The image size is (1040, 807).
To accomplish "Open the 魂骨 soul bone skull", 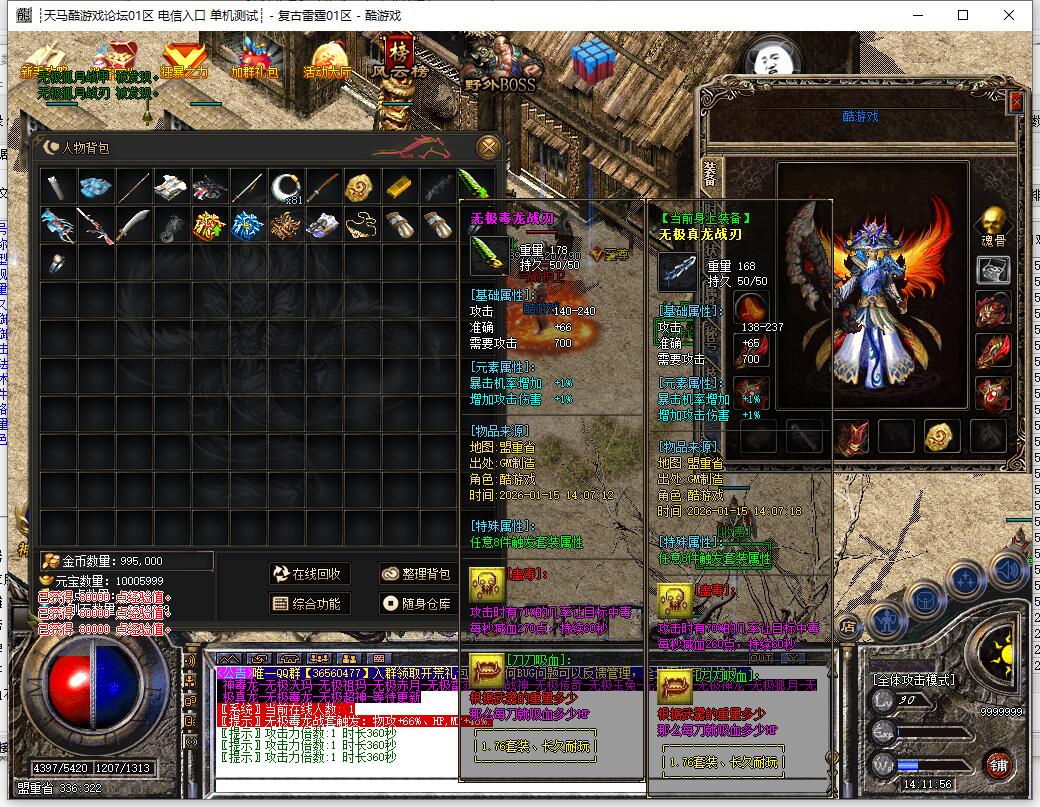I will [x=992, y=222].
